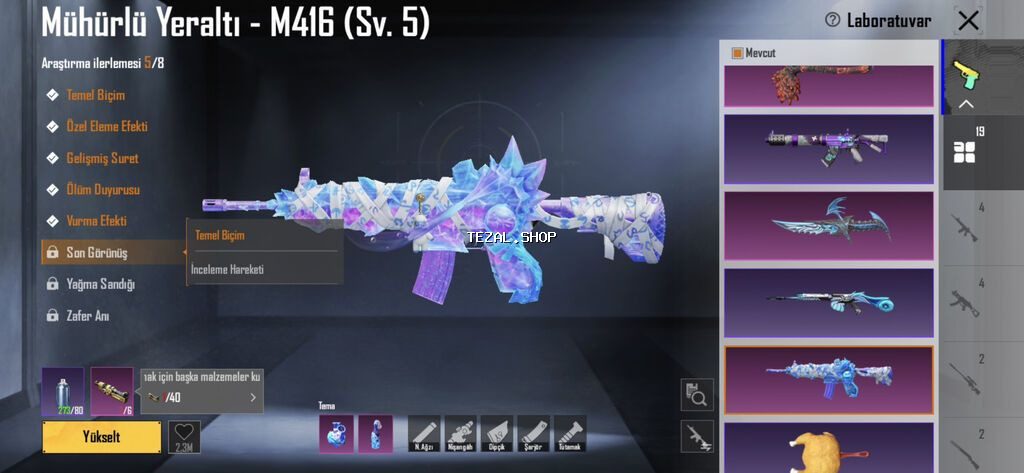1024x473 pixels.
Task: Close the weapon lab screen
Action: [x=968, y=21]
